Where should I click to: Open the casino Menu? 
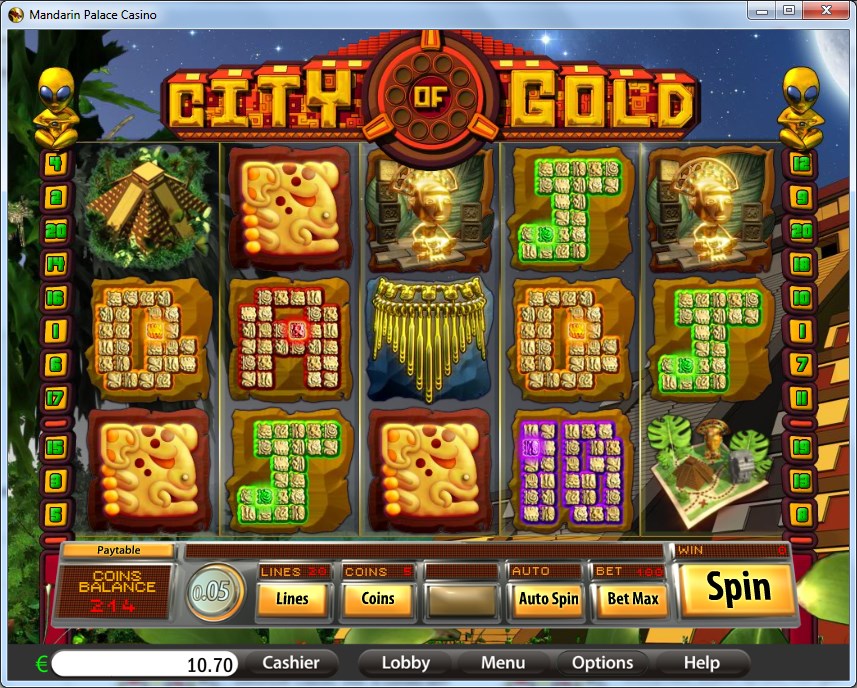(x=502, y=662)
